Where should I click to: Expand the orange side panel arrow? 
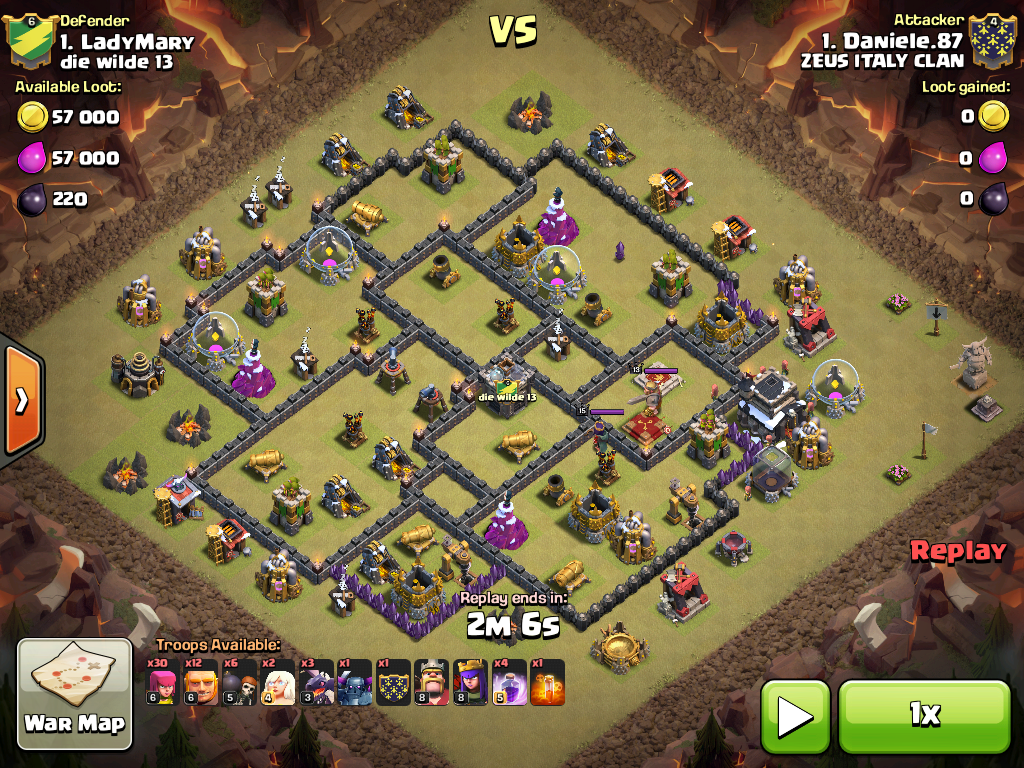(21, 400)
